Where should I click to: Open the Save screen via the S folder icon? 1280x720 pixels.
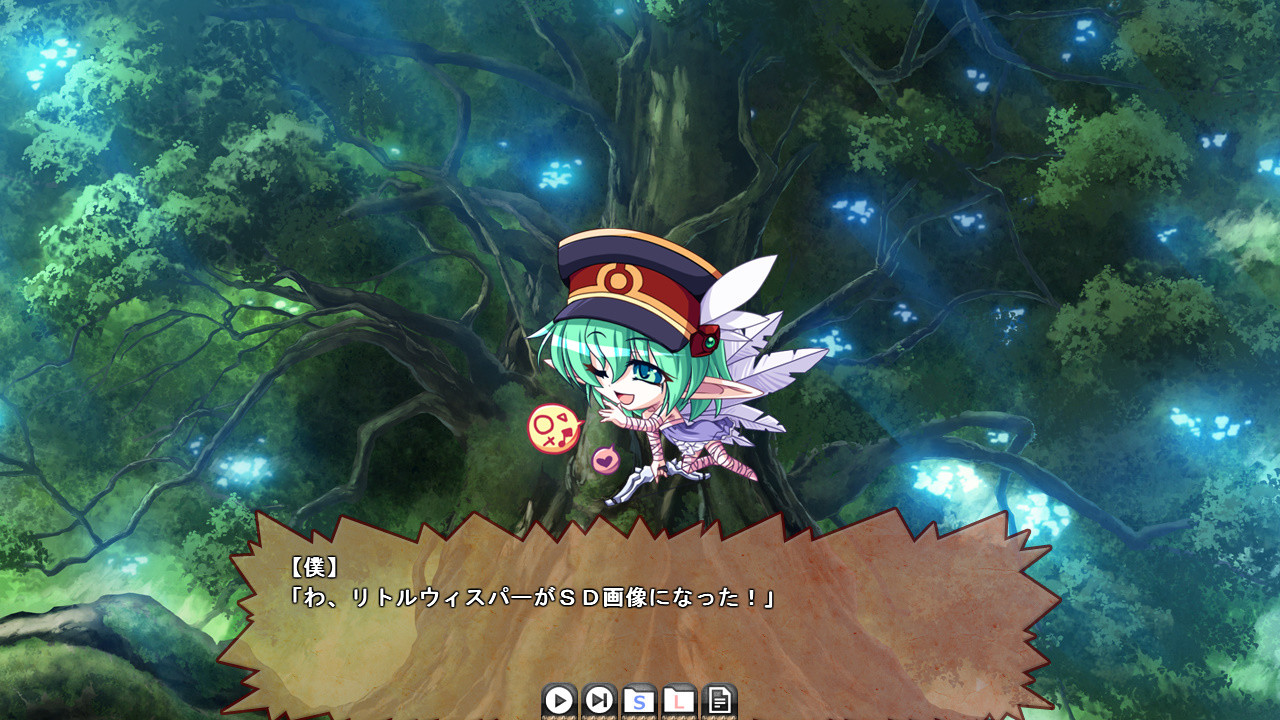[636, 700]
